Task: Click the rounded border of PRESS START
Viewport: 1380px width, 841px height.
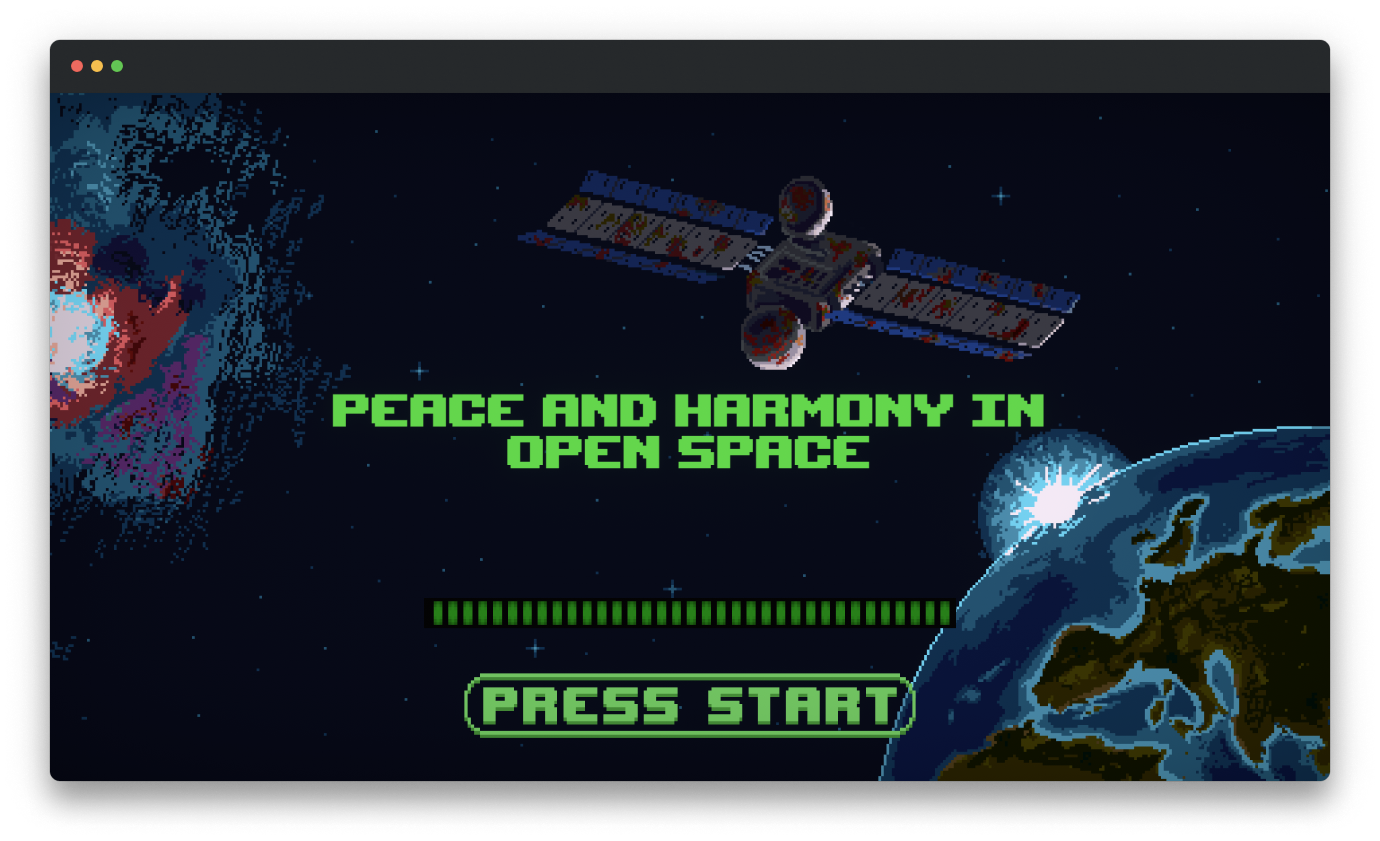Action: [688, 678]
